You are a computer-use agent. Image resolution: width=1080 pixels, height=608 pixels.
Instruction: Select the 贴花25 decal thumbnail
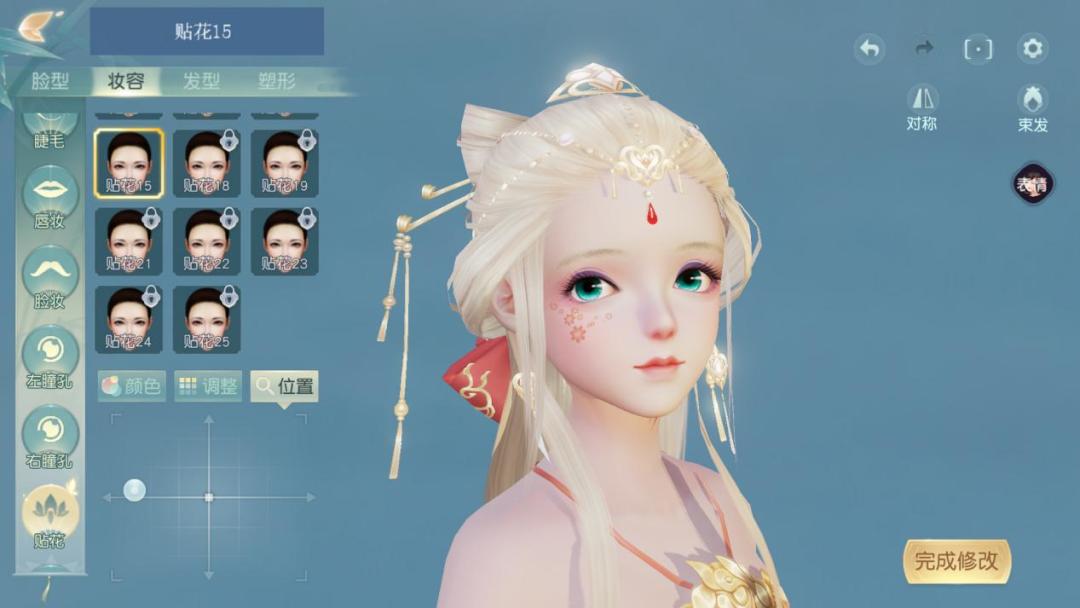(x=207, y=319)
